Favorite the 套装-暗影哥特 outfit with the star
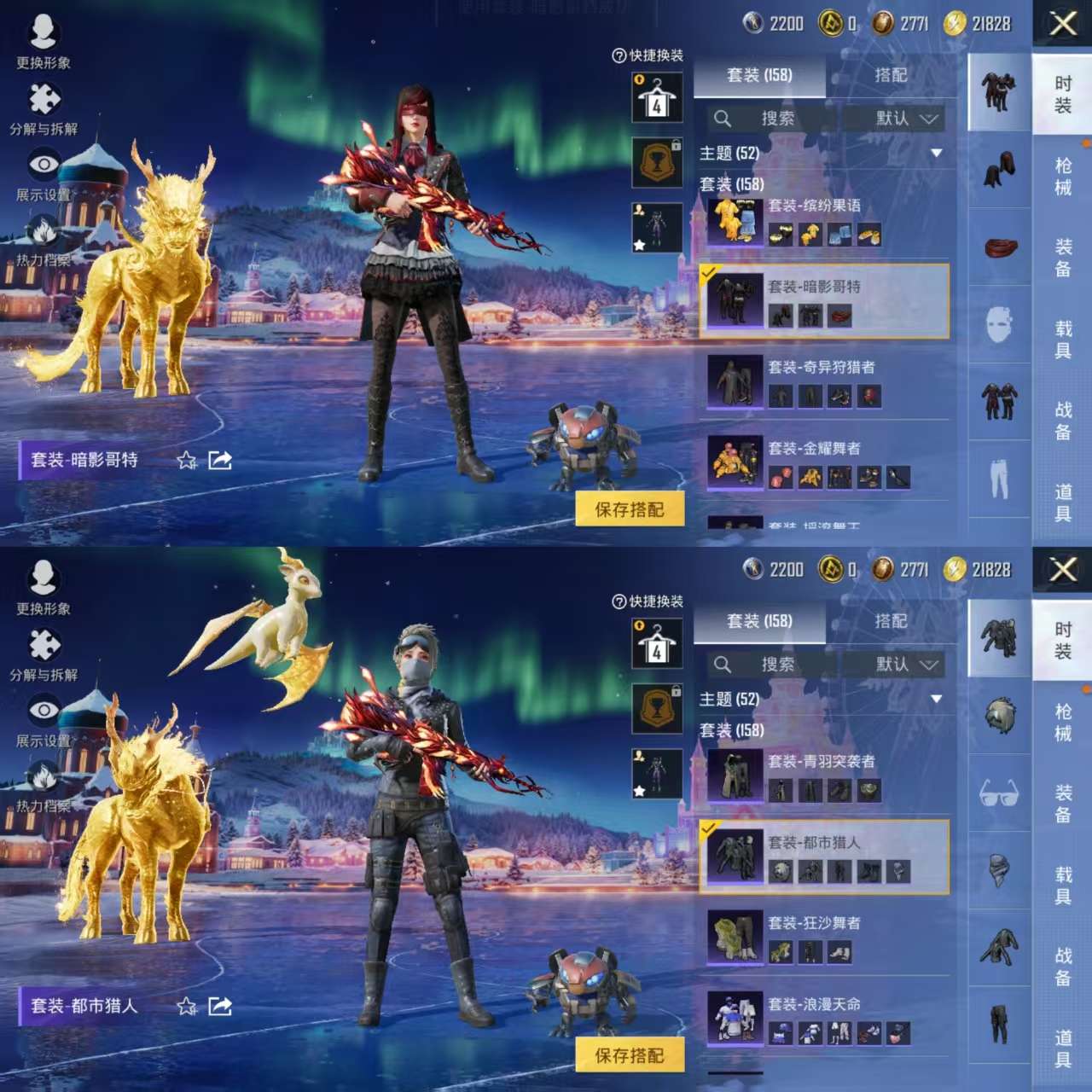The image size is (1092, 1092). tap(186, 461)
